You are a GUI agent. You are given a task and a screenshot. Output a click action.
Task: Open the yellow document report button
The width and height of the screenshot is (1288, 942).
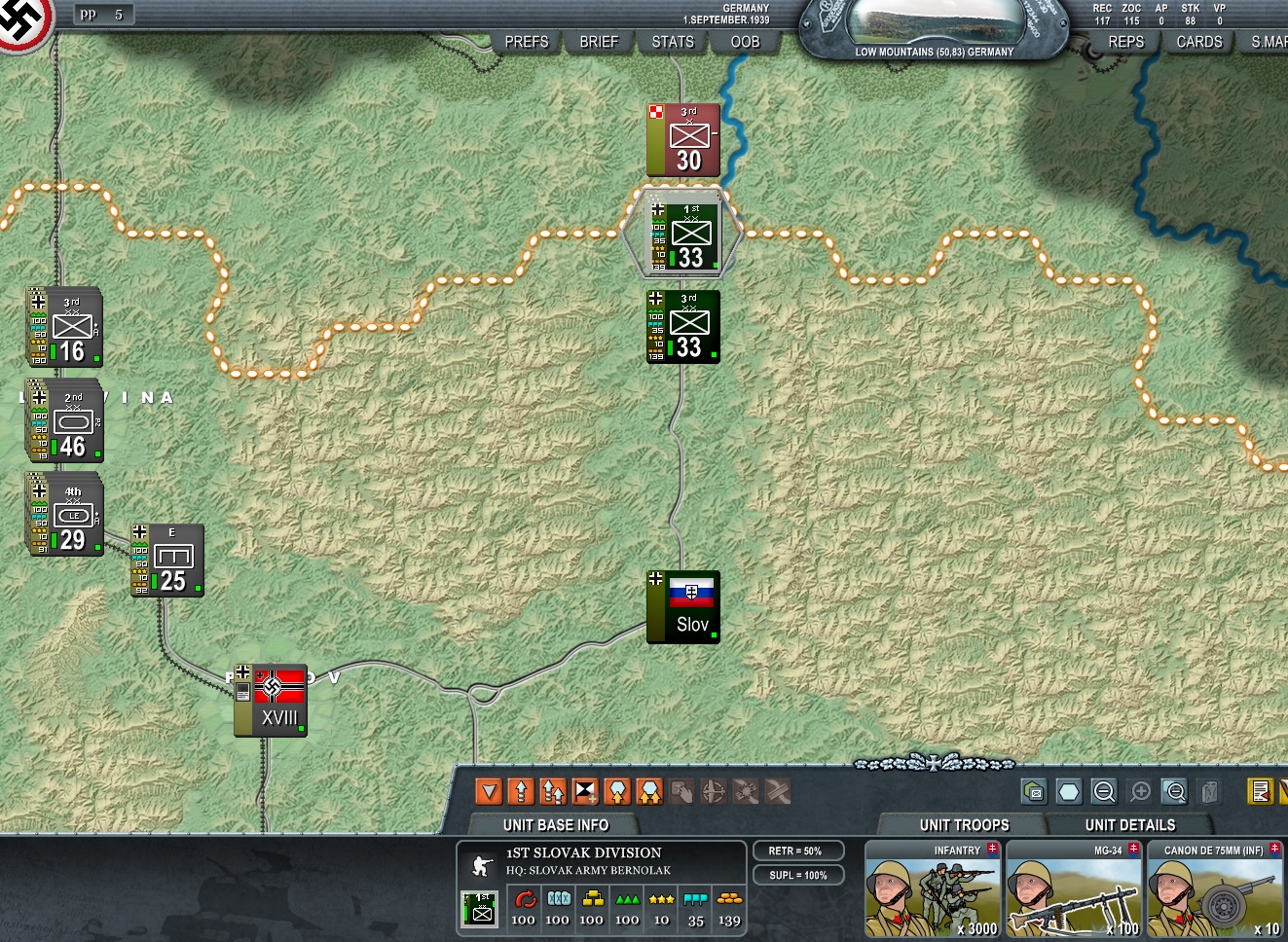(1260, 792)
